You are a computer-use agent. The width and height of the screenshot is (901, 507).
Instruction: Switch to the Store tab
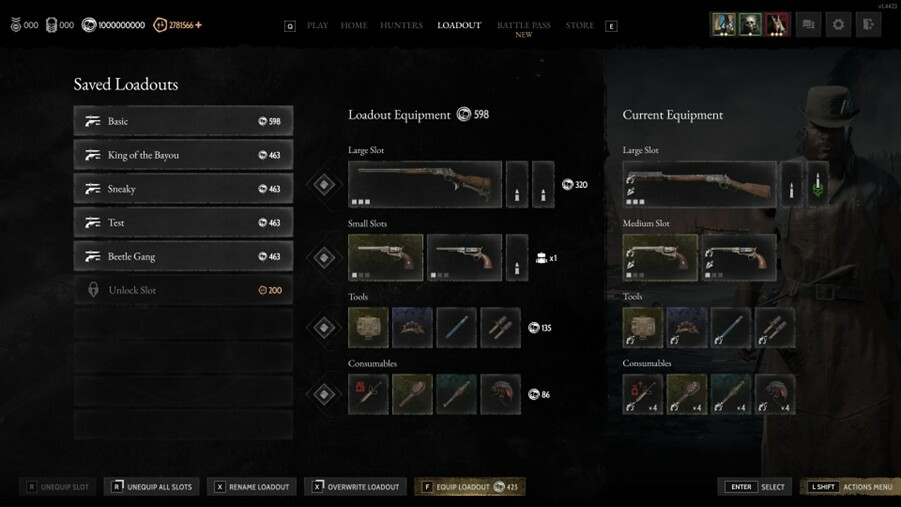click(x=580, y=25)
